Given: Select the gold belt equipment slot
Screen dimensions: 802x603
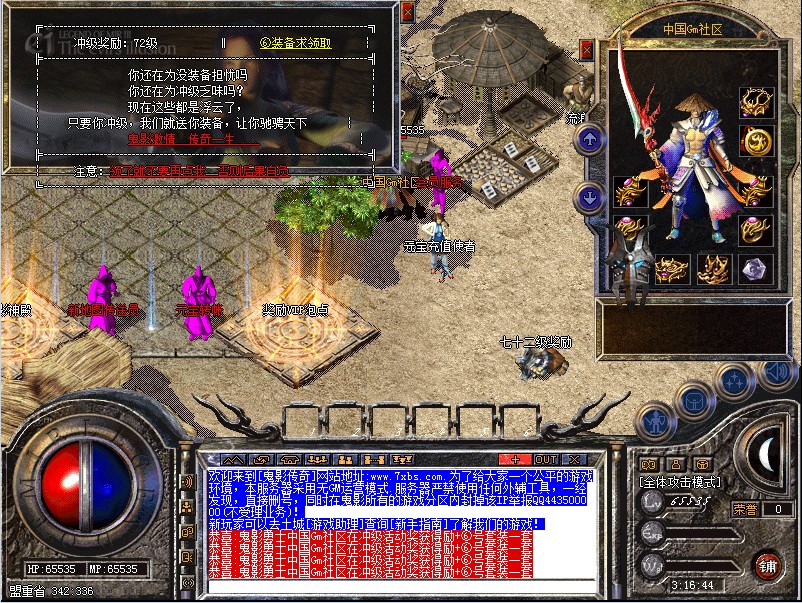Looking at the screenshot, I should point(672,268).
